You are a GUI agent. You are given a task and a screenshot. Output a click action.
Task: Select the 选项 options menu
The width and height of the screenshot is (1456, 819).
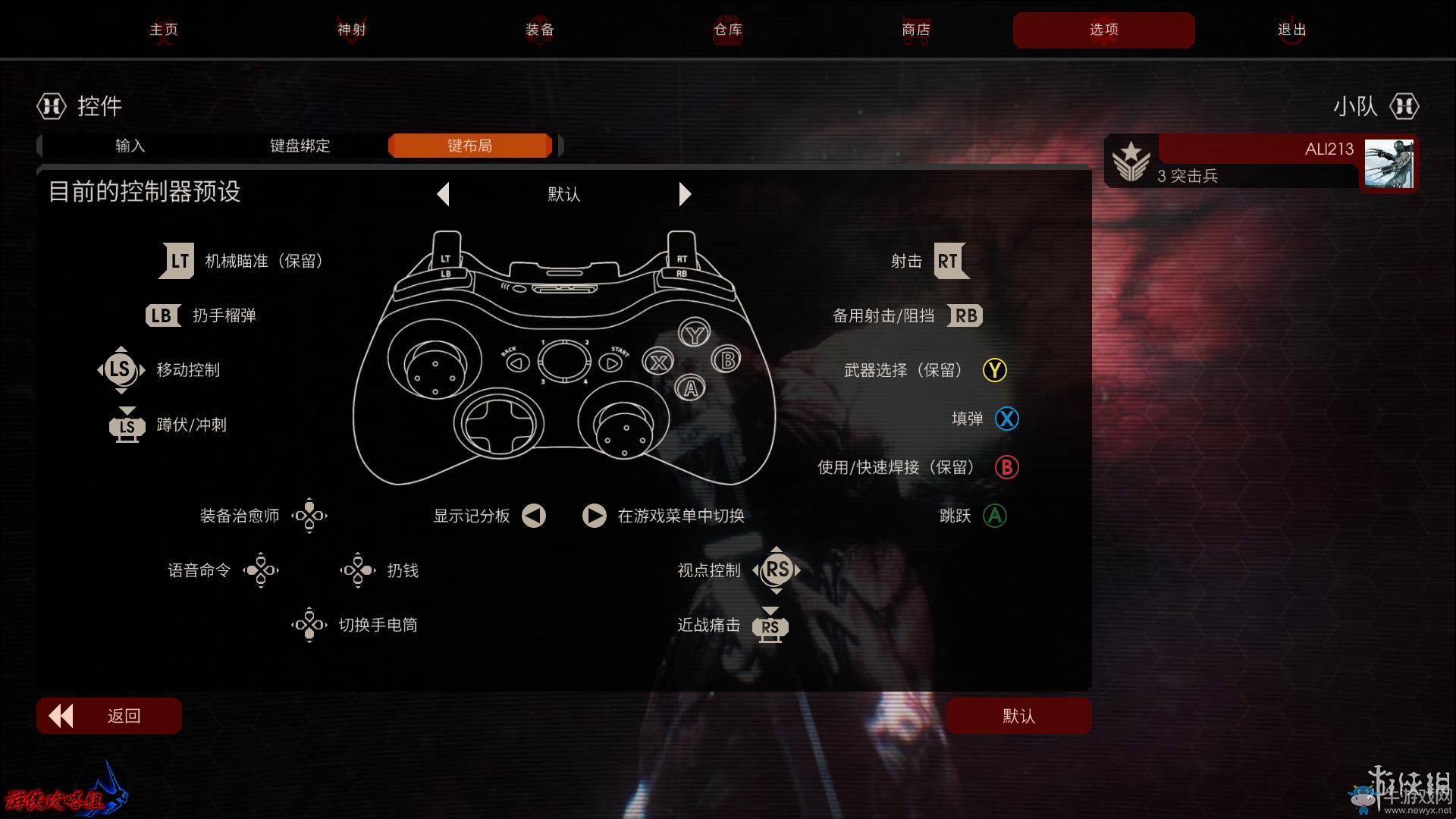click(x=1103, y=30)
